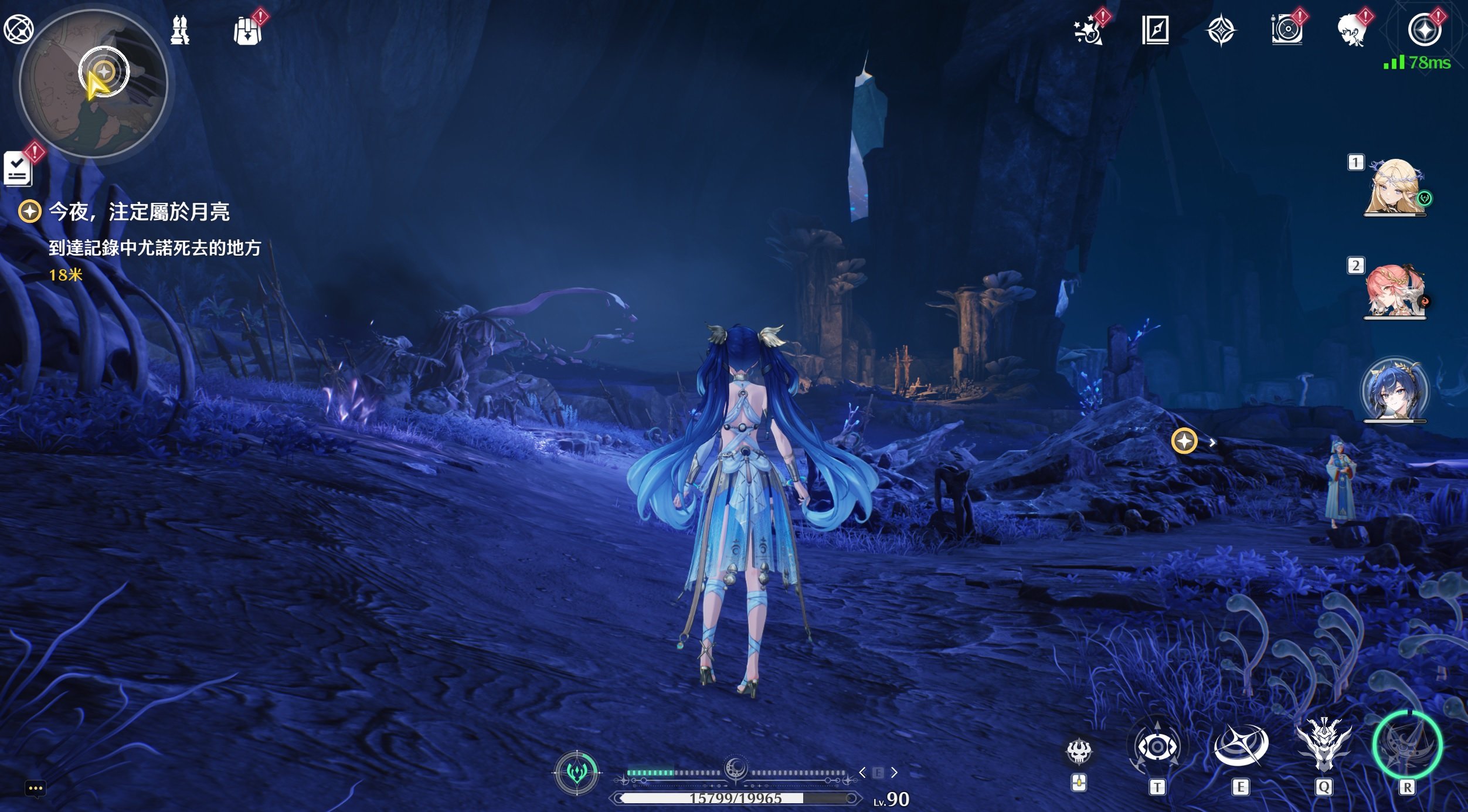
Task: Switch to the pink-haired party member portrait
Action: pos(1395,291)
